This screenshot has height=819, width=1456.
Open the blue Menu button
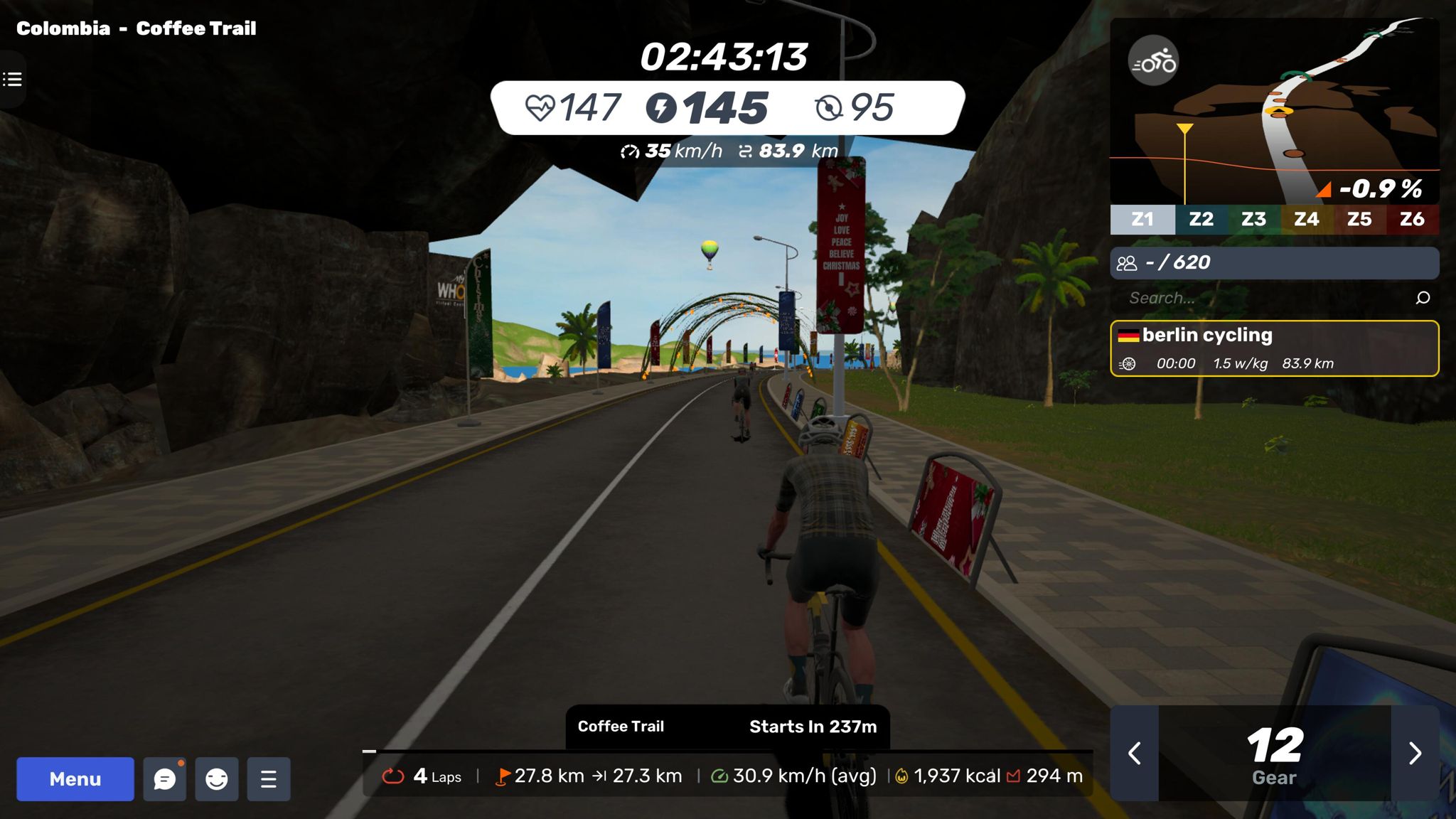tap(75, 779)
